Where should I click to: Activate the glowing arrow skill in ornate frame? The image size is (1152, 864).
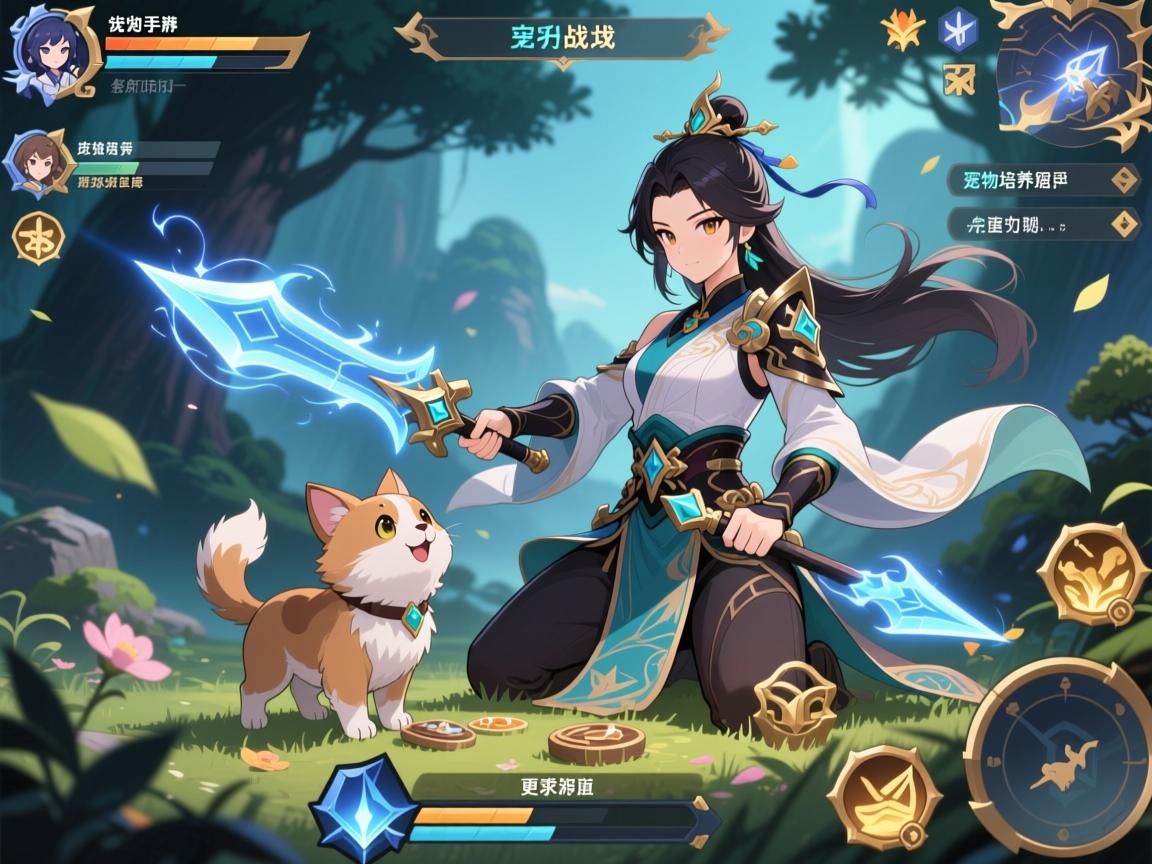click(x=1072, y=72)
